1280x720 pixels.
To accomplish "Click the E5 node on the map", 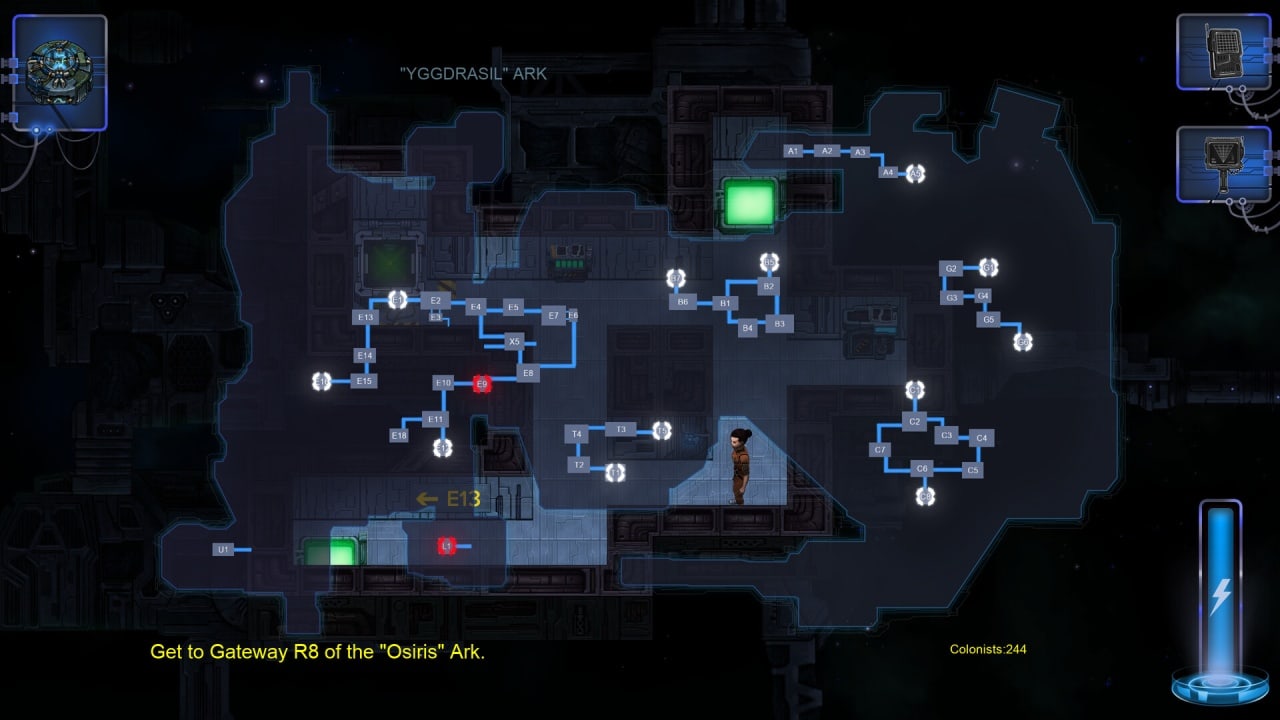I will (513, 308).
